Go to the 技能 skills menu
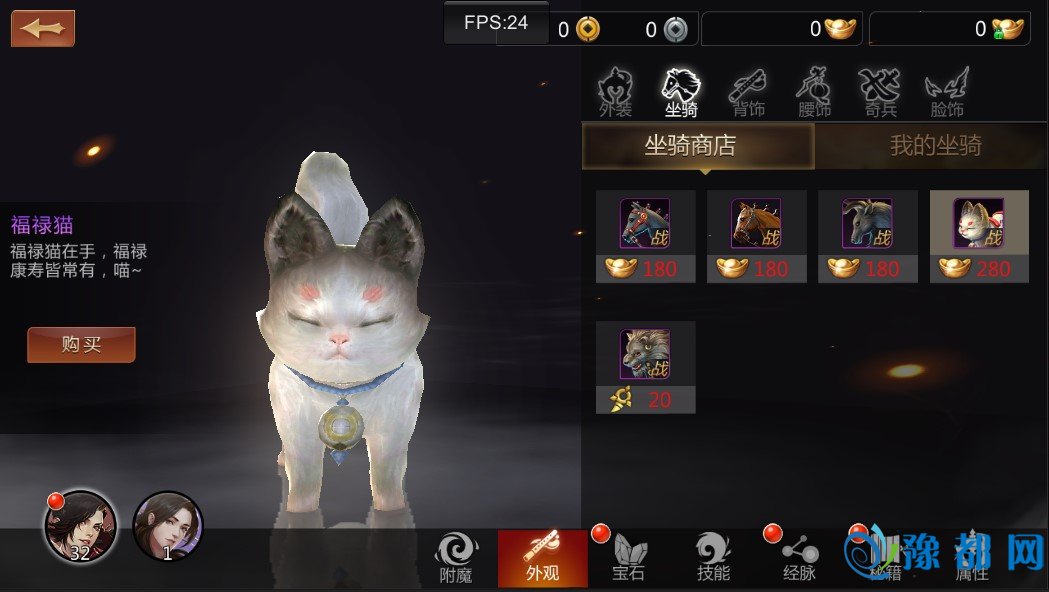This screenshot has height=592, width=1049. point(713,558)
